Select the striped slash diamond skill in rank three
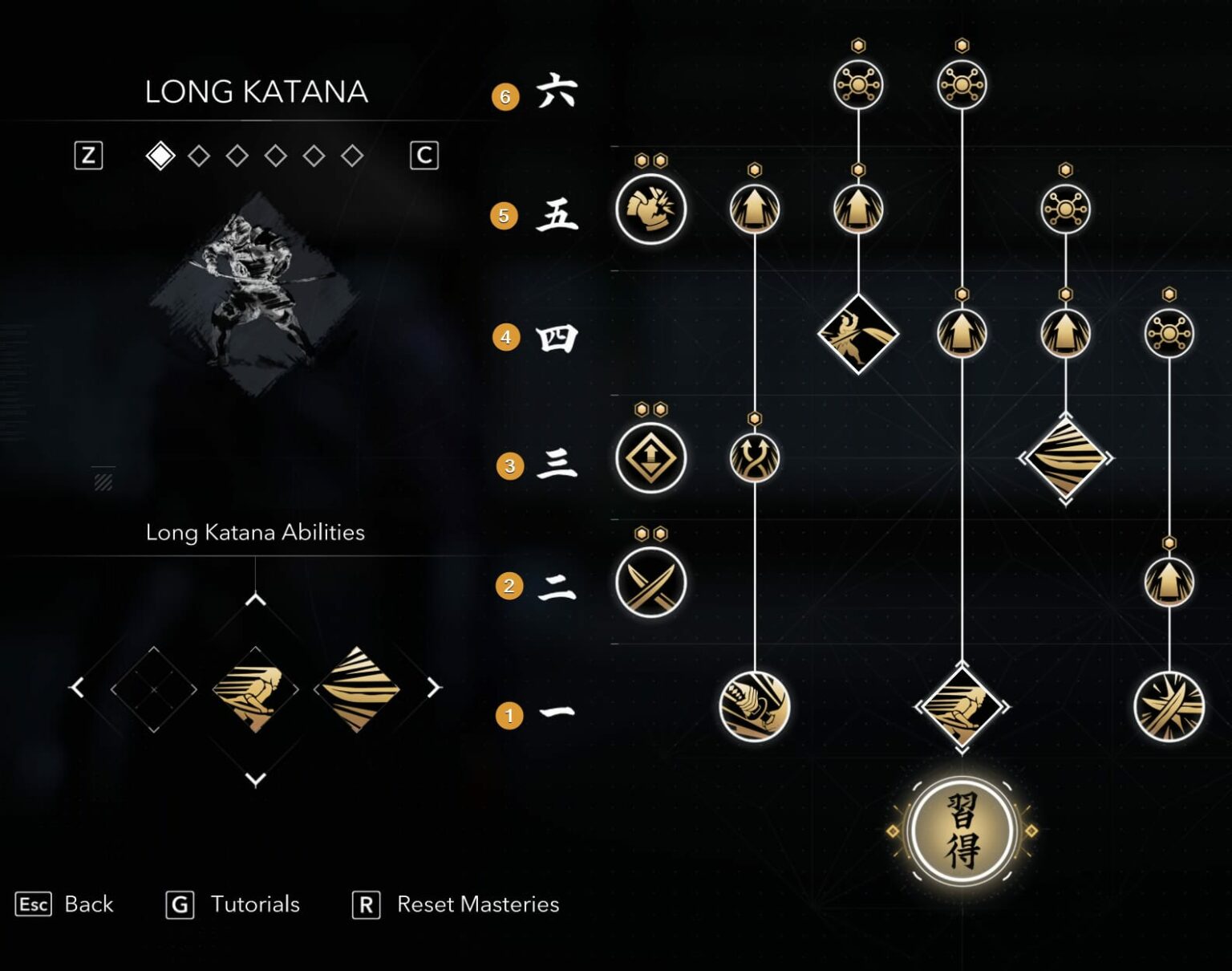Screen dimensions: 1232x971 pyautogui.click(x=1064, y=457)
